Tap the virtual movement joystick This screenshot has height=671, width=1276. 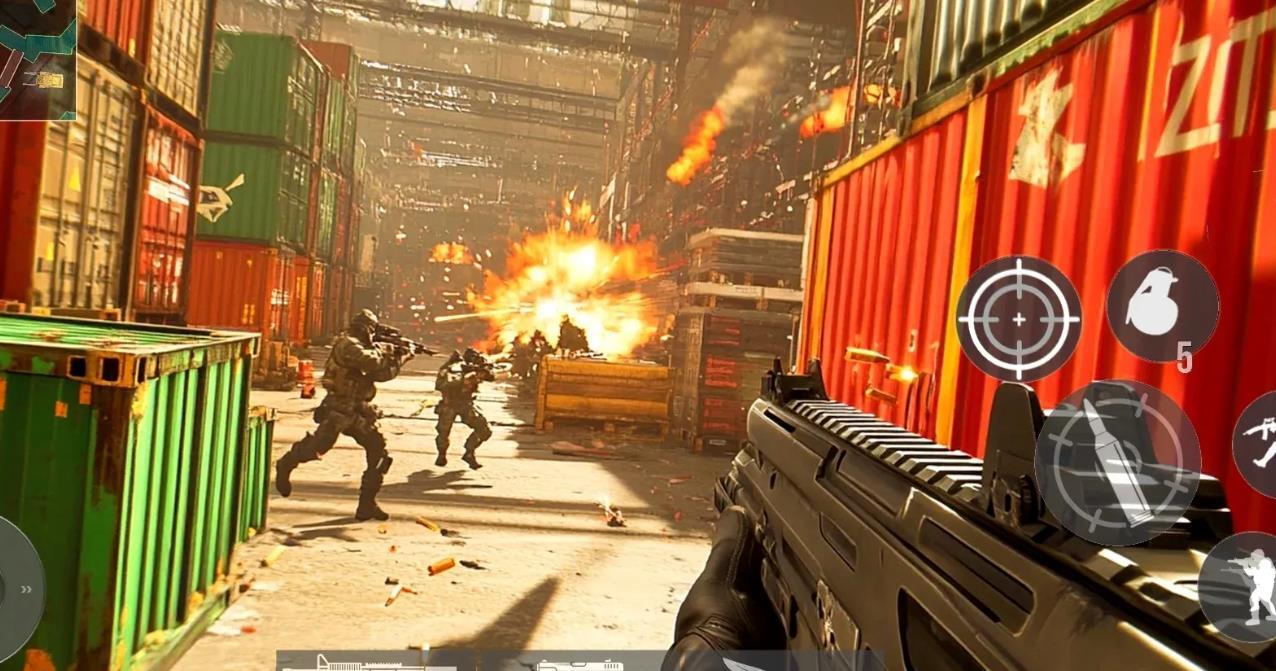click(x=16, y=587)
